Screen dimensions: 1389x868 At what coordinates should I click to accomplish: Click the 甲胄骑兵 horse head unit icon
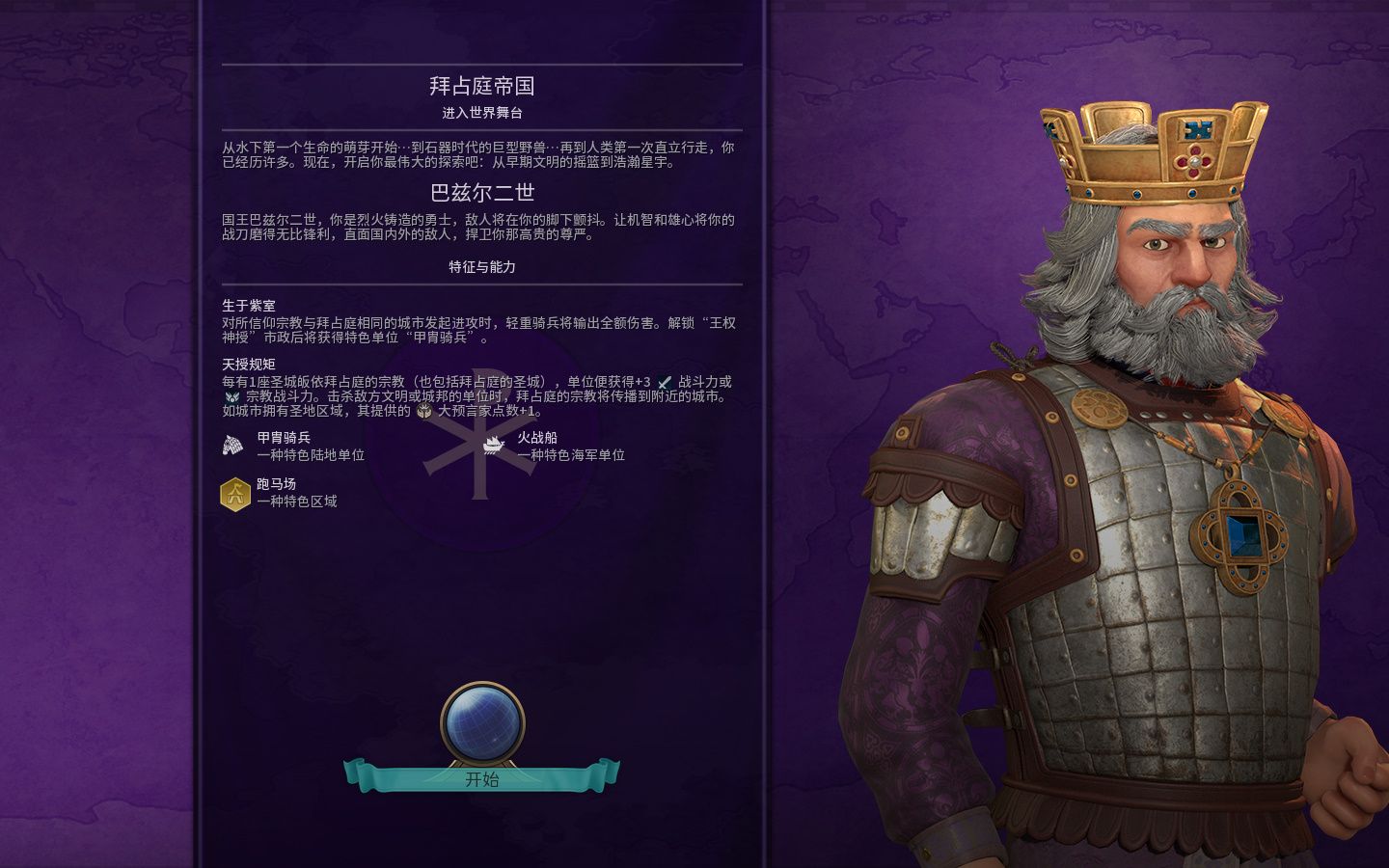(230, 445)
